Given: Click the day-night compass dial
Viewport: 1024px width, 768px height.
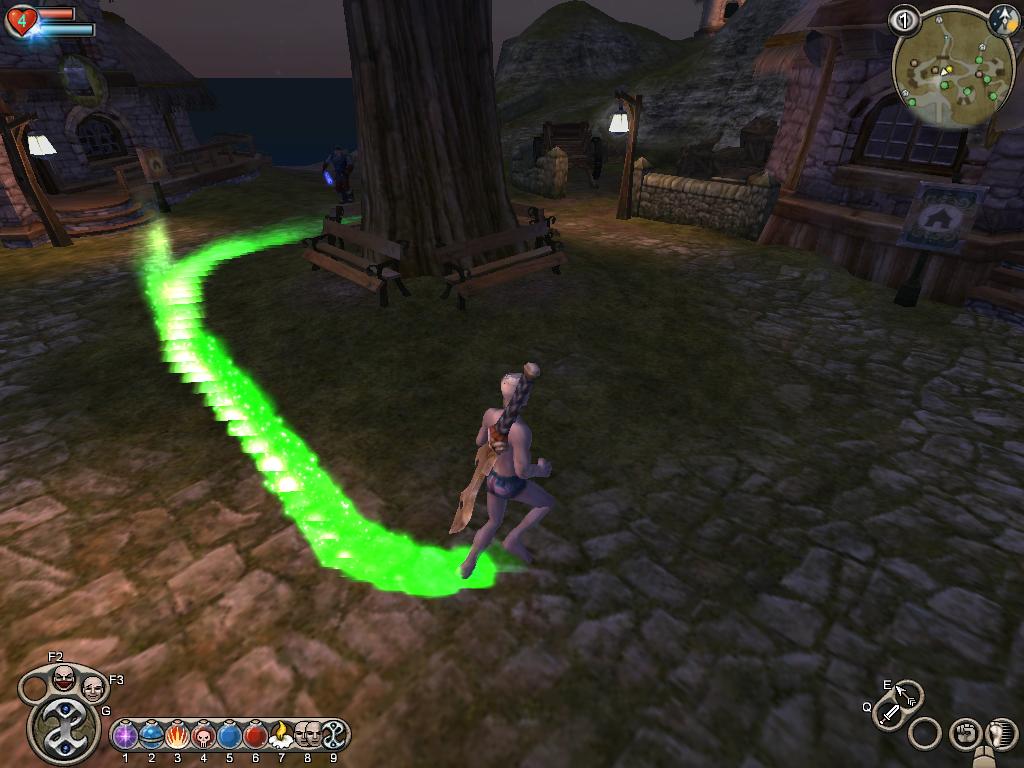Looking at the screenshot, I should pyautogui.click(x=1003, y=19).
